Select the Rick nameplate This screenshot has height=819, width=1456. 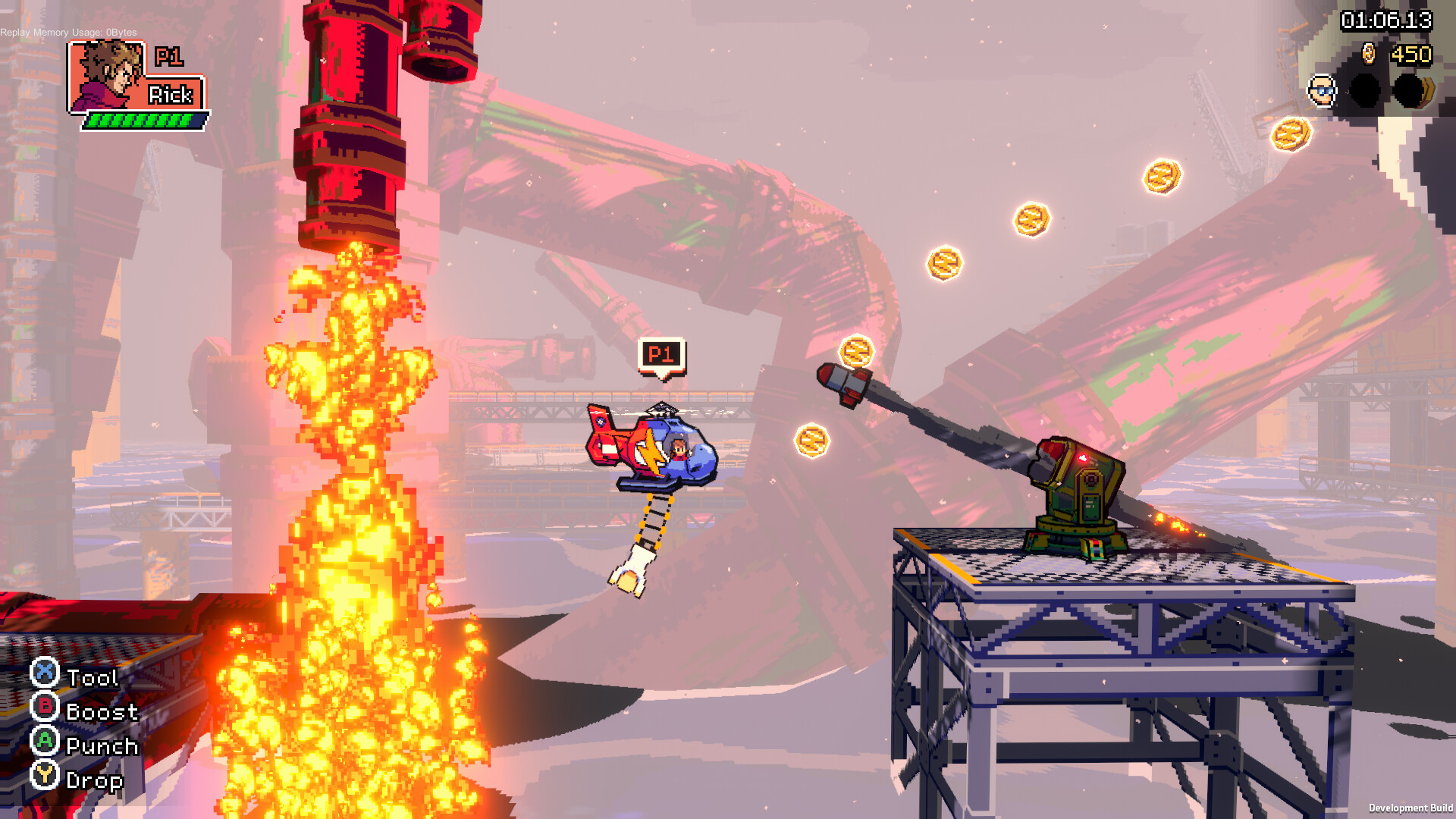tap(174, 96)
